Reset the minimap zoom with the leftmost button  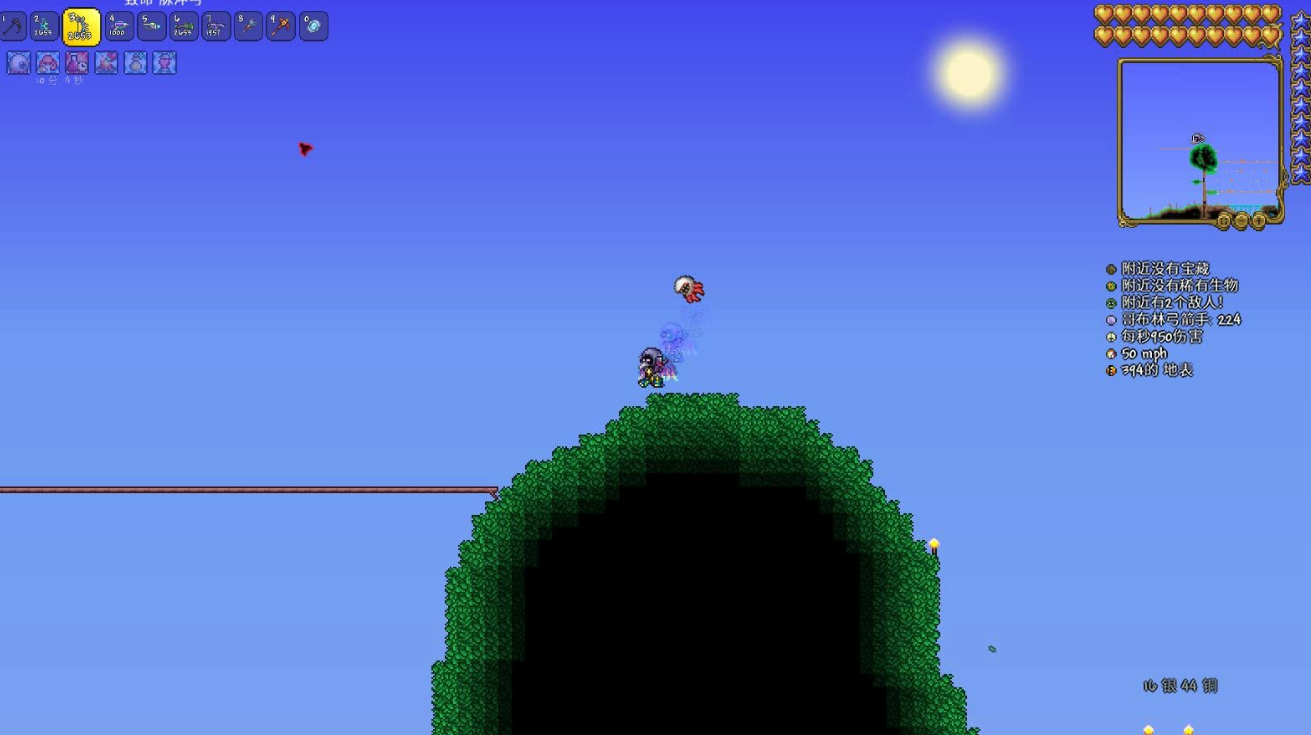(x=1223, y=221)
